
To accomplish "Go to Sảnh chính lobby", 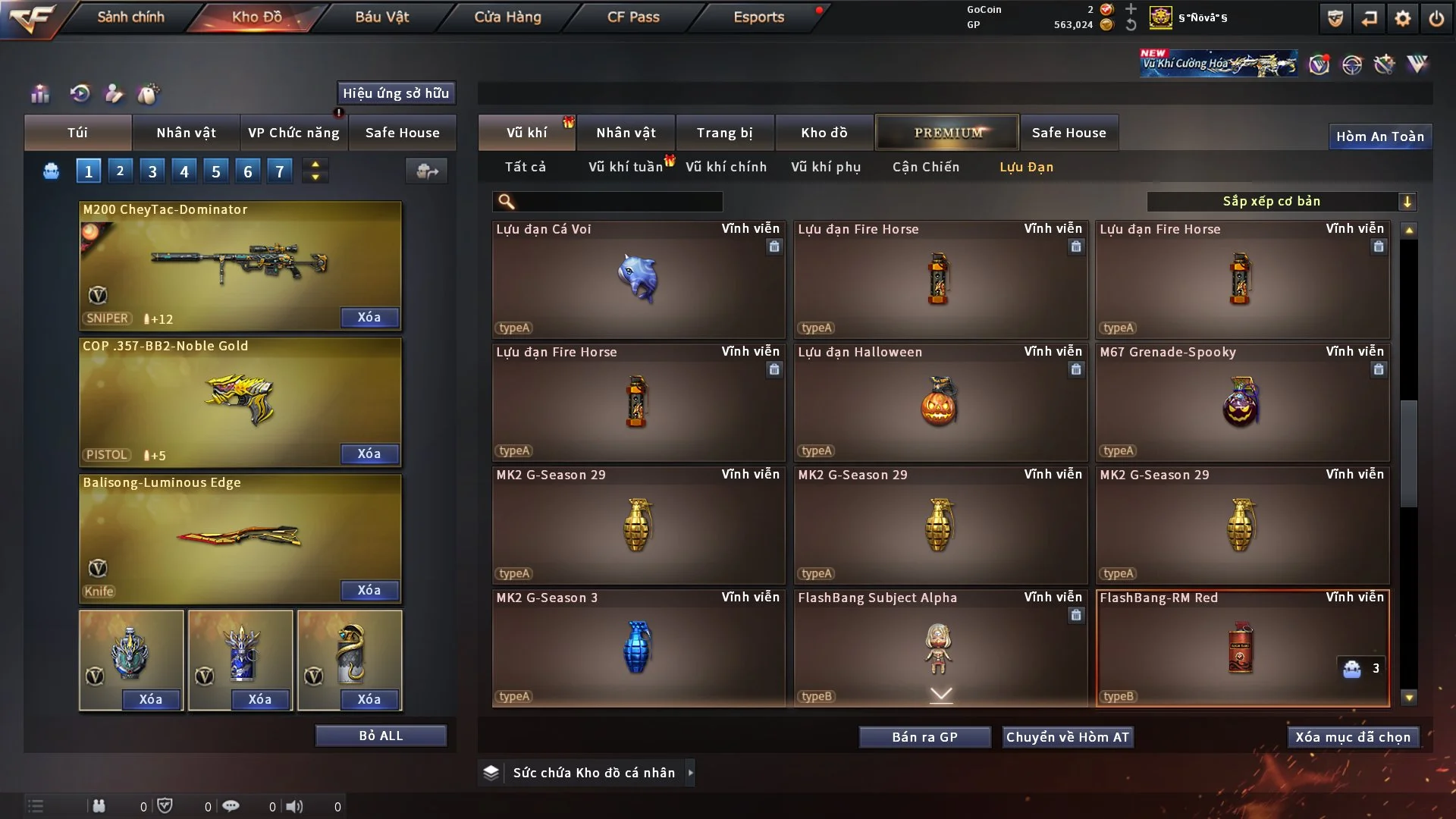I will point(130,17).
